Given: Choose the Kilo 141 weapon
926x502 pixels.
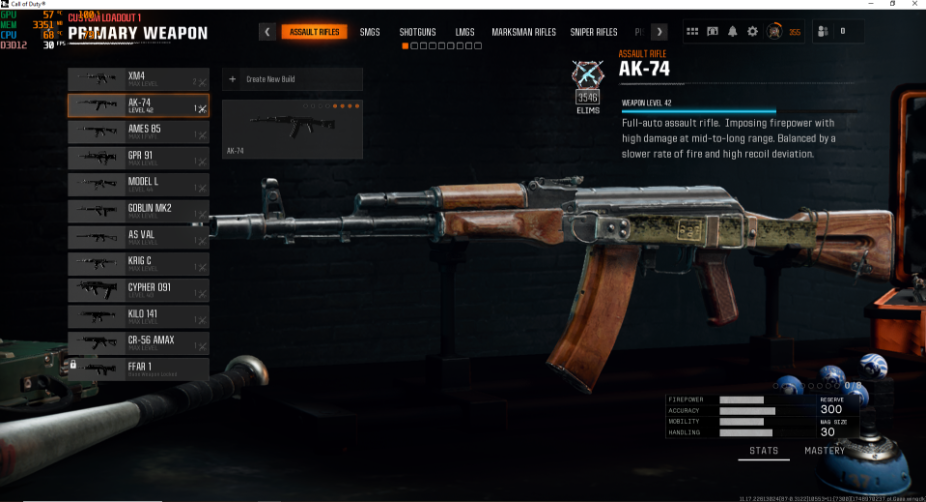Looking at the screenshot, I should [x=138, y=316].
